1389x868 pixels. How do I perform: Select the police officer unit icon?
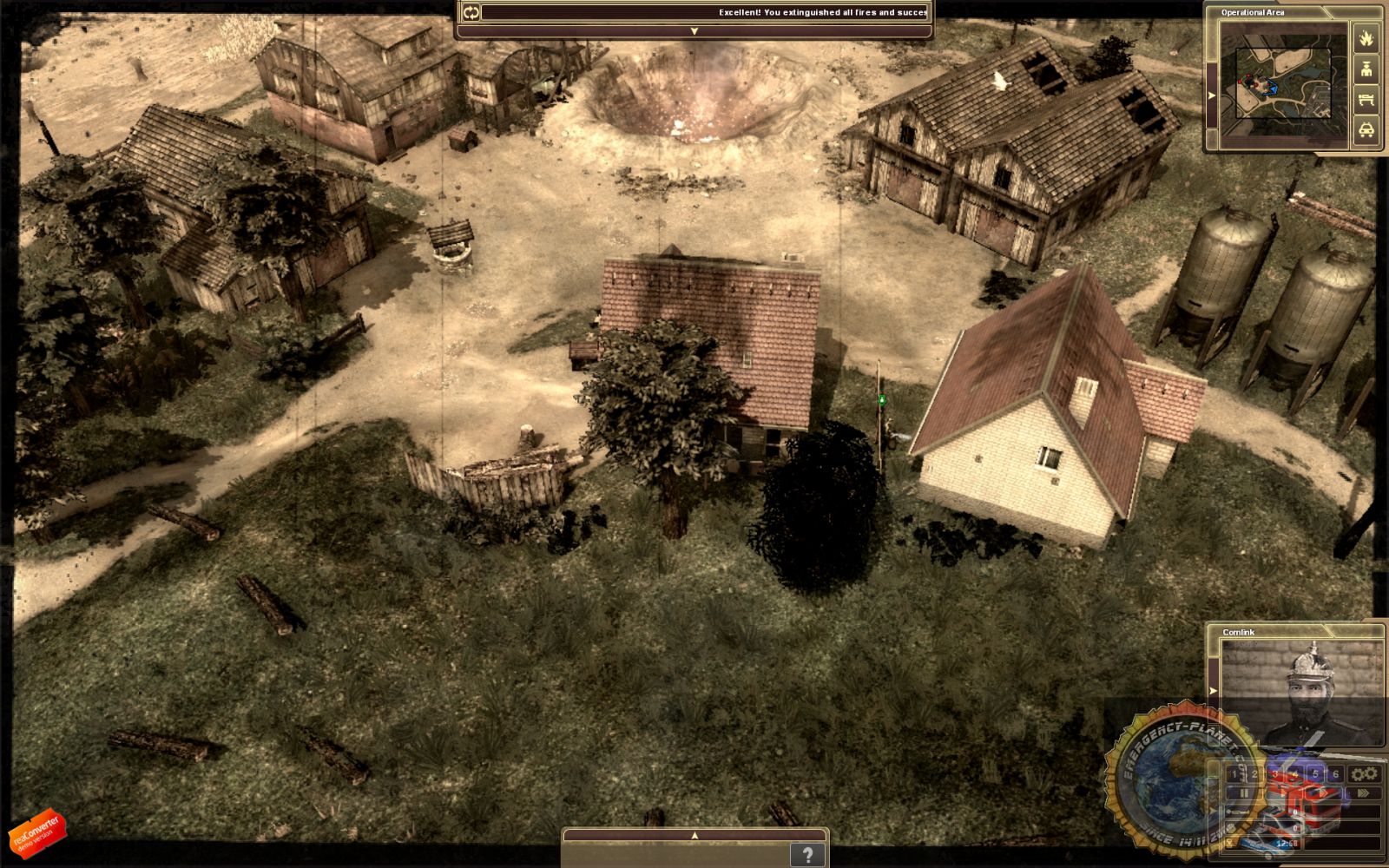1366,69
